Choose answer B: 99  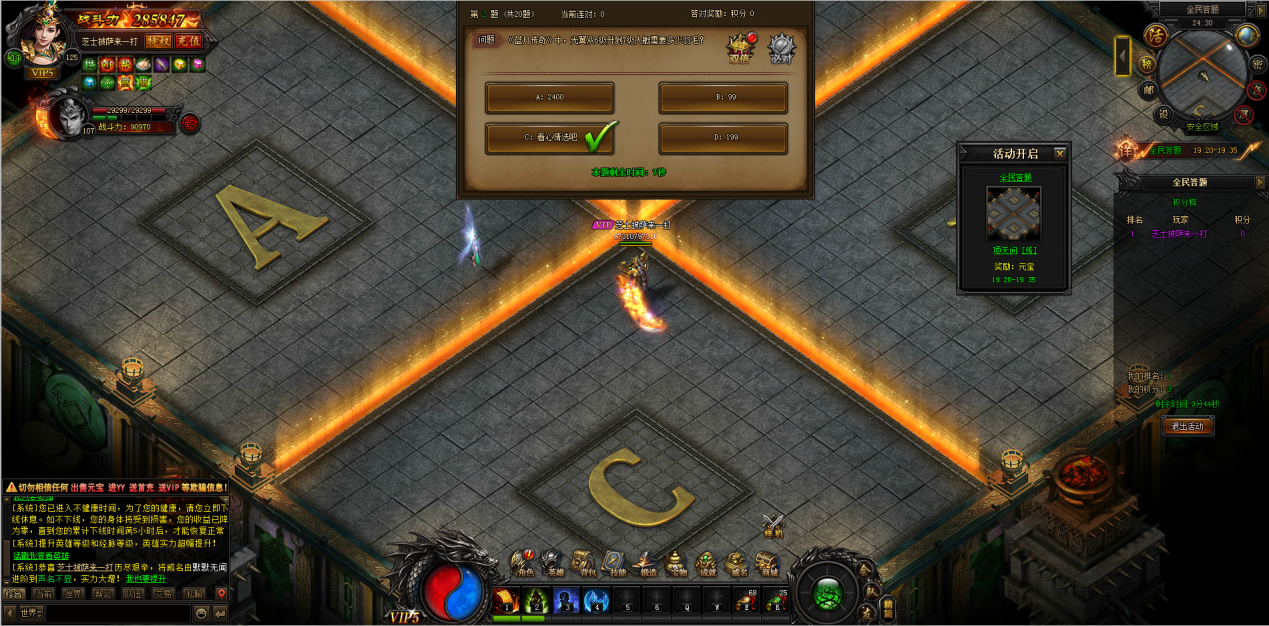click(722, 98)
